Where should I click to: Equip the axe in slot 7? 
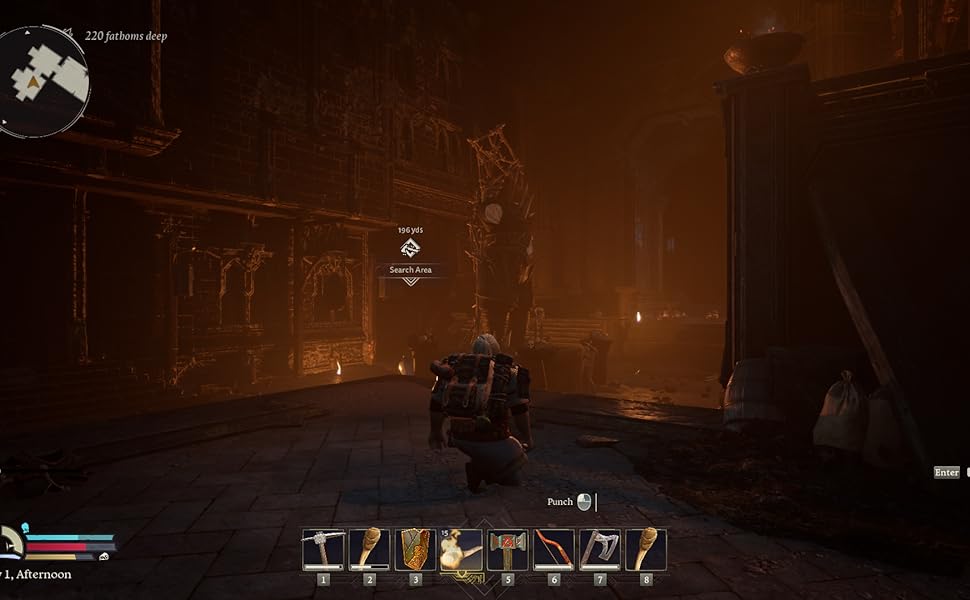(x=599, y=549)
